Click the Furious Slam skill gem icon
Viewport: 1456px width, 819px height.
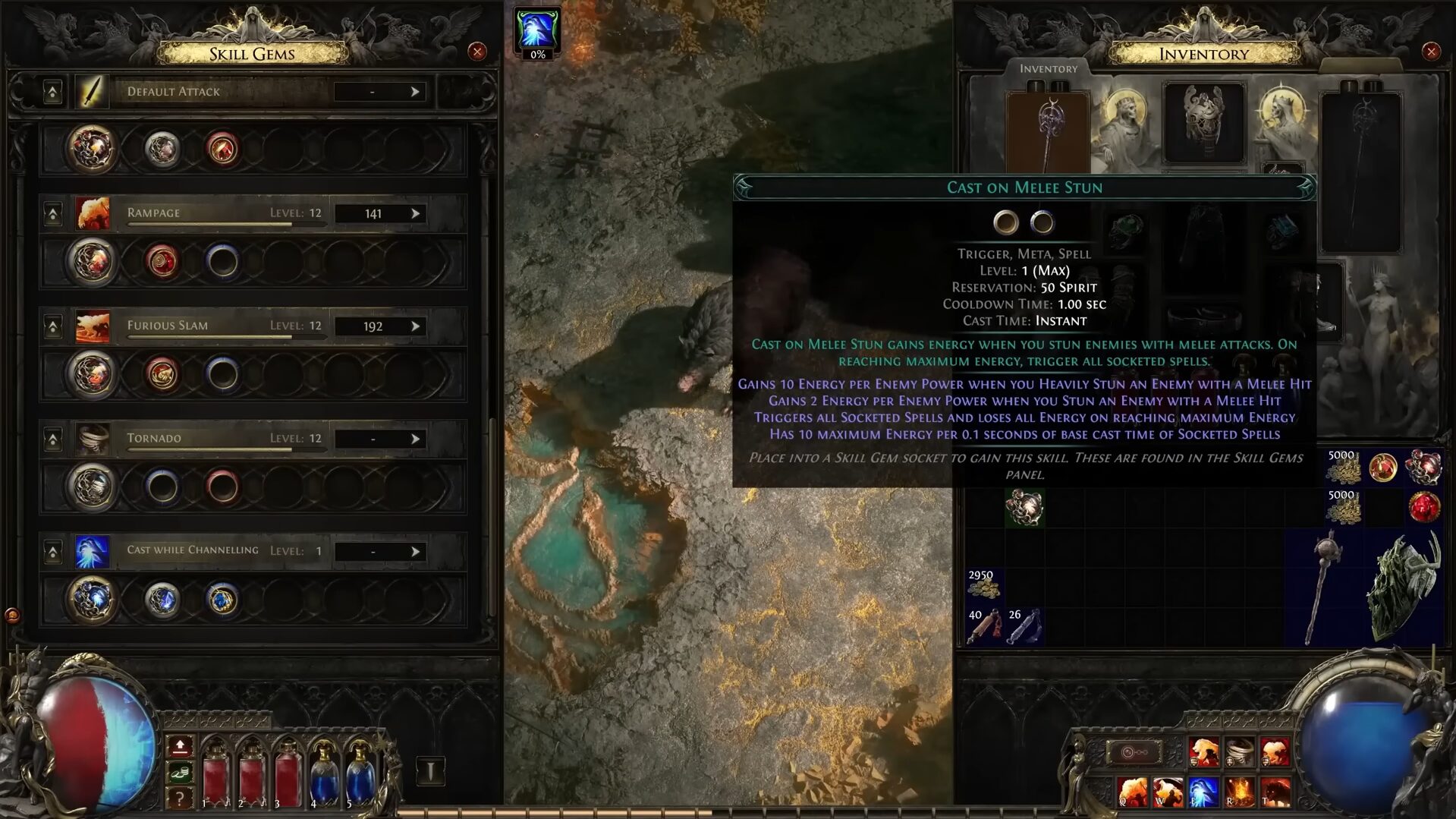click(93, 325)
